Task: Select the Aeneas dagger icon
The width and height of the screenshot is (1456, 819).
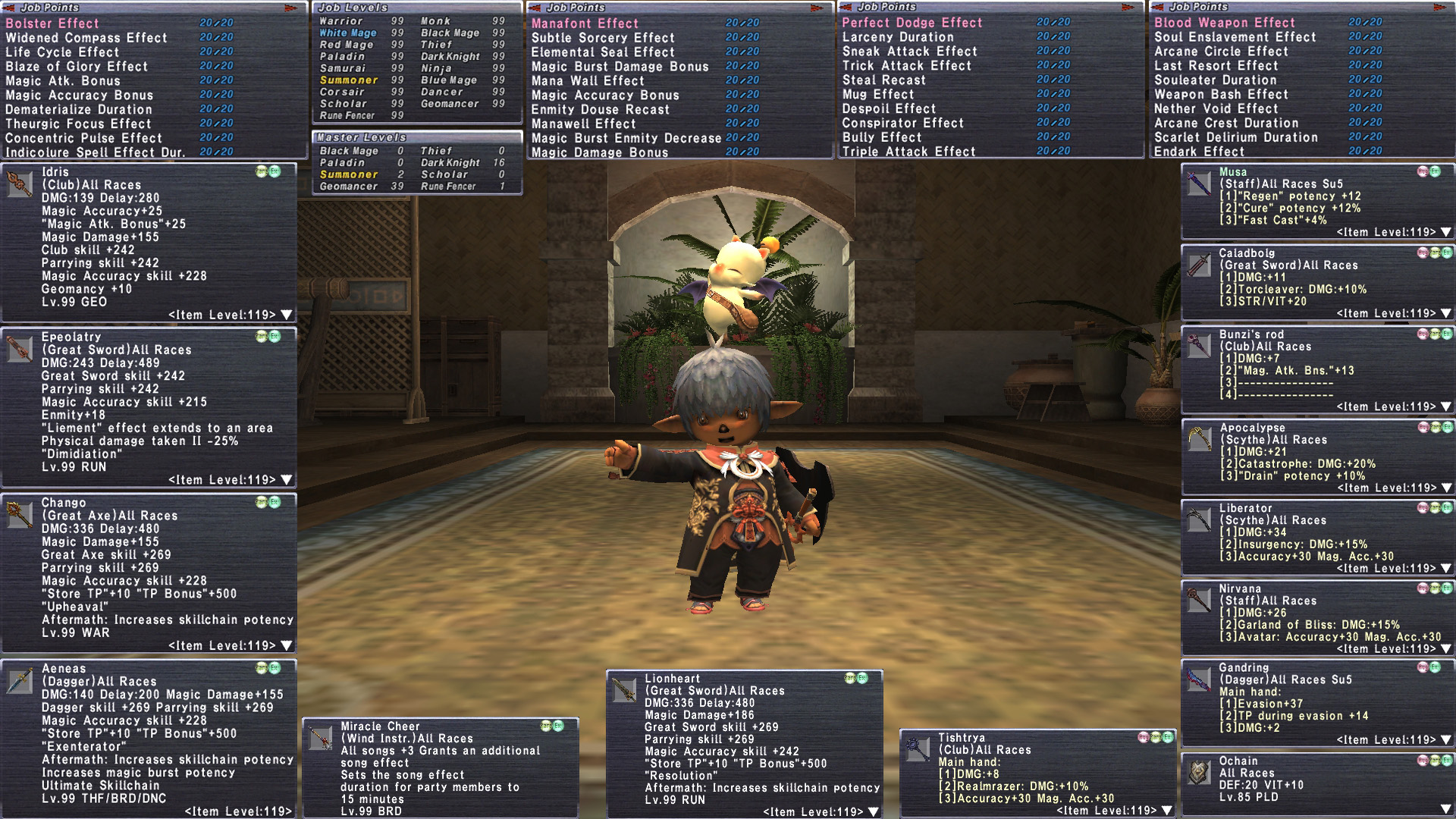Action: click(x=20, y=681)
